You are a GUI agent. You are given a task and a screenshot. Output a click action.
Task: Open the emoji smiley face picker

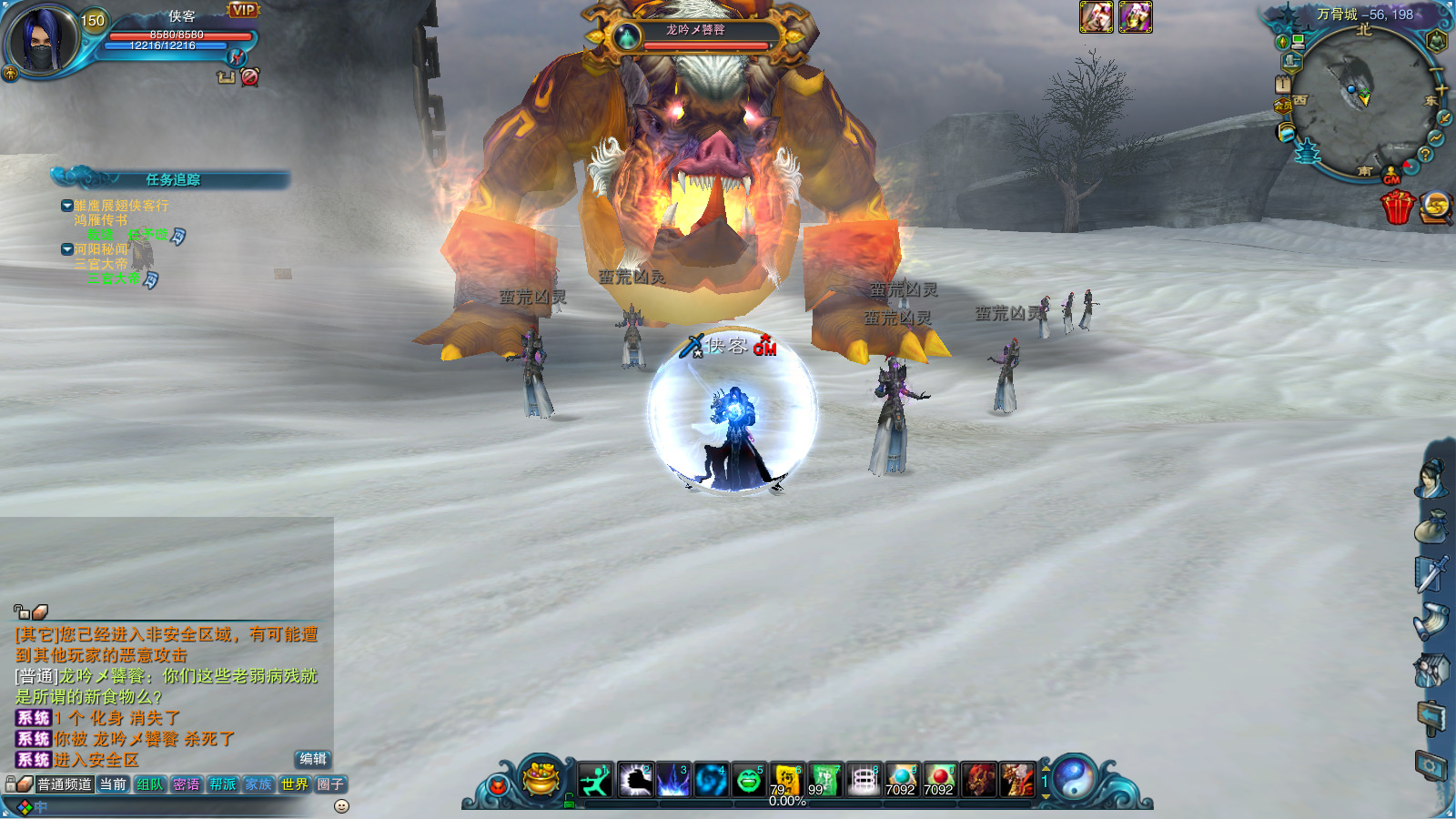pyautogui.click(x=342, y=806)
